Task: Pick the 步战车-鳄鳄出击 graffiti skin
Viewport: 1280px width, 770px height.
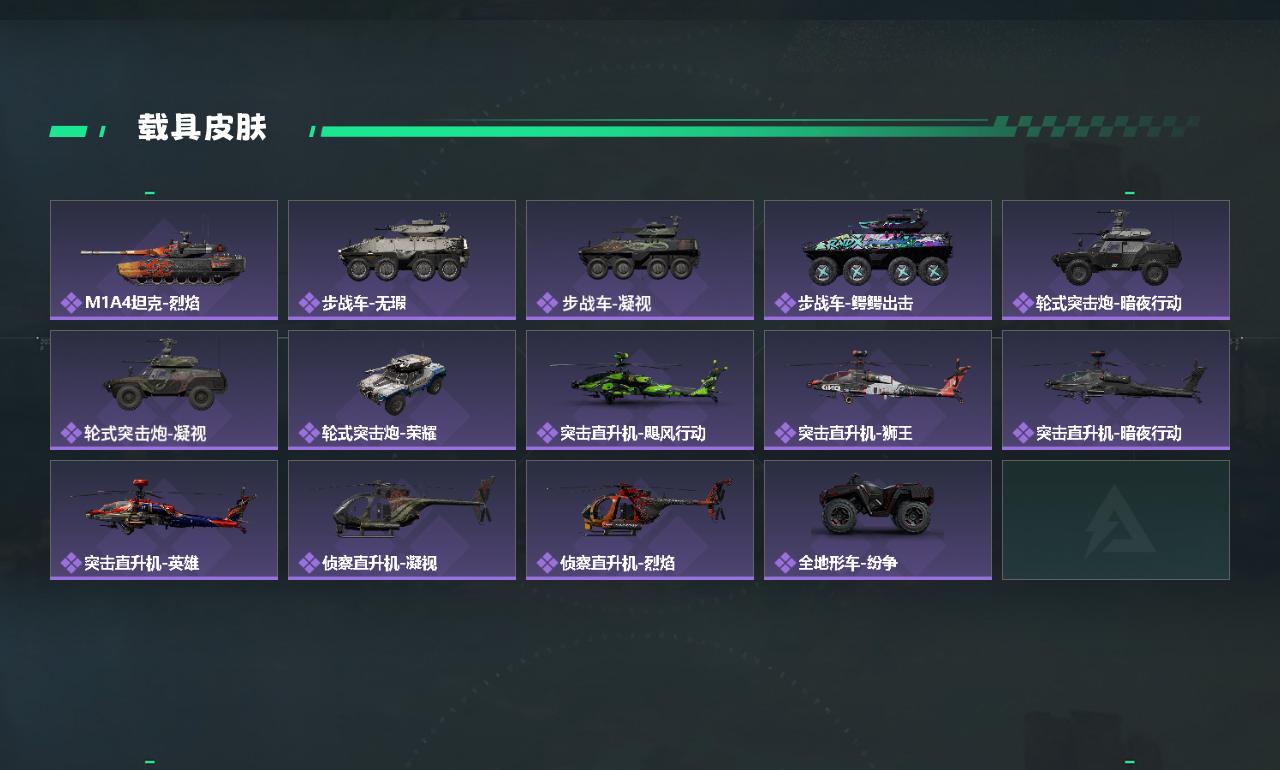Action: point(878,259)
